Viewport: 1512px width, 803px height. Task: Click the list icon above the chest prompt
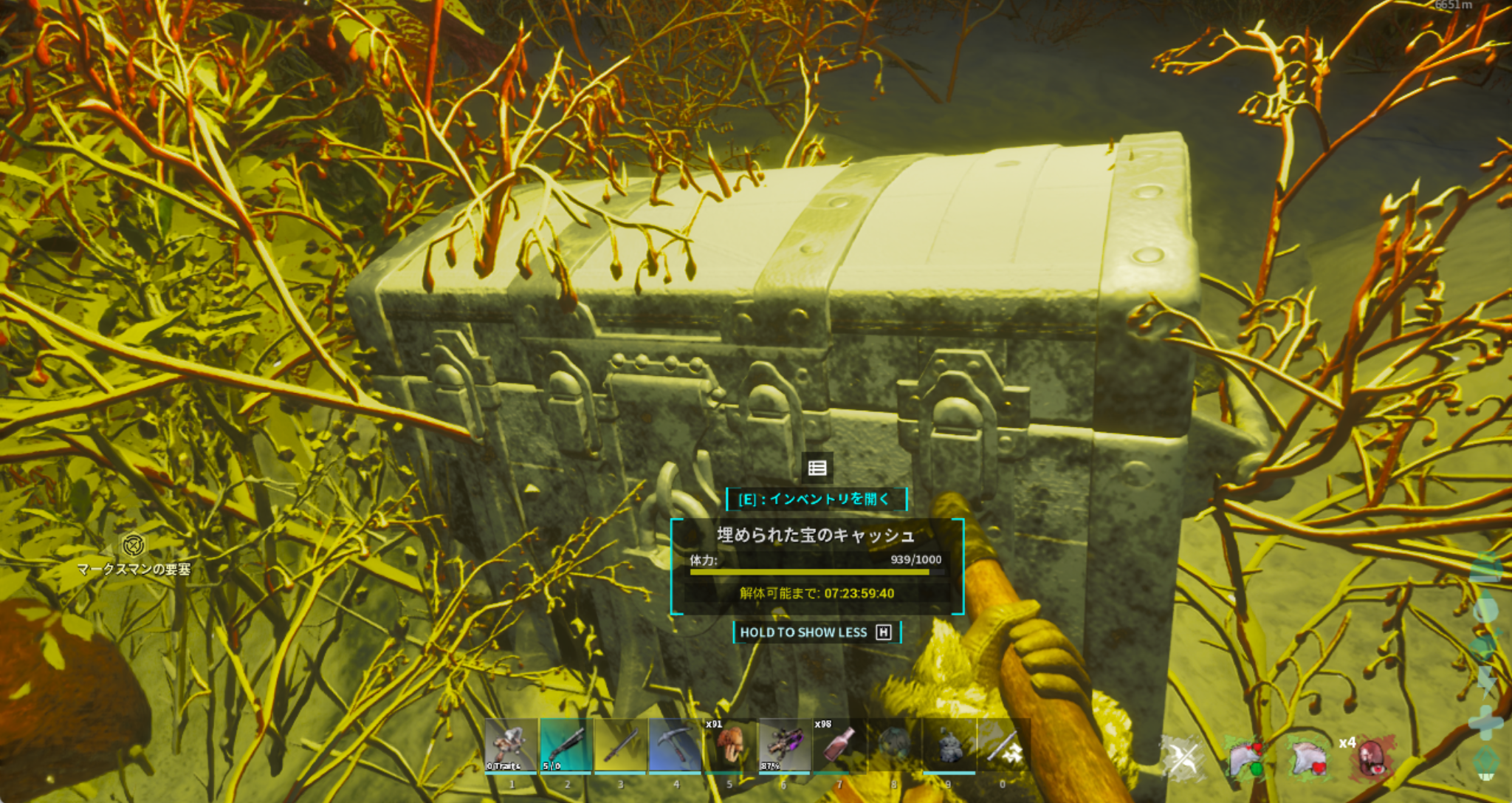click(x=817, y=468)
